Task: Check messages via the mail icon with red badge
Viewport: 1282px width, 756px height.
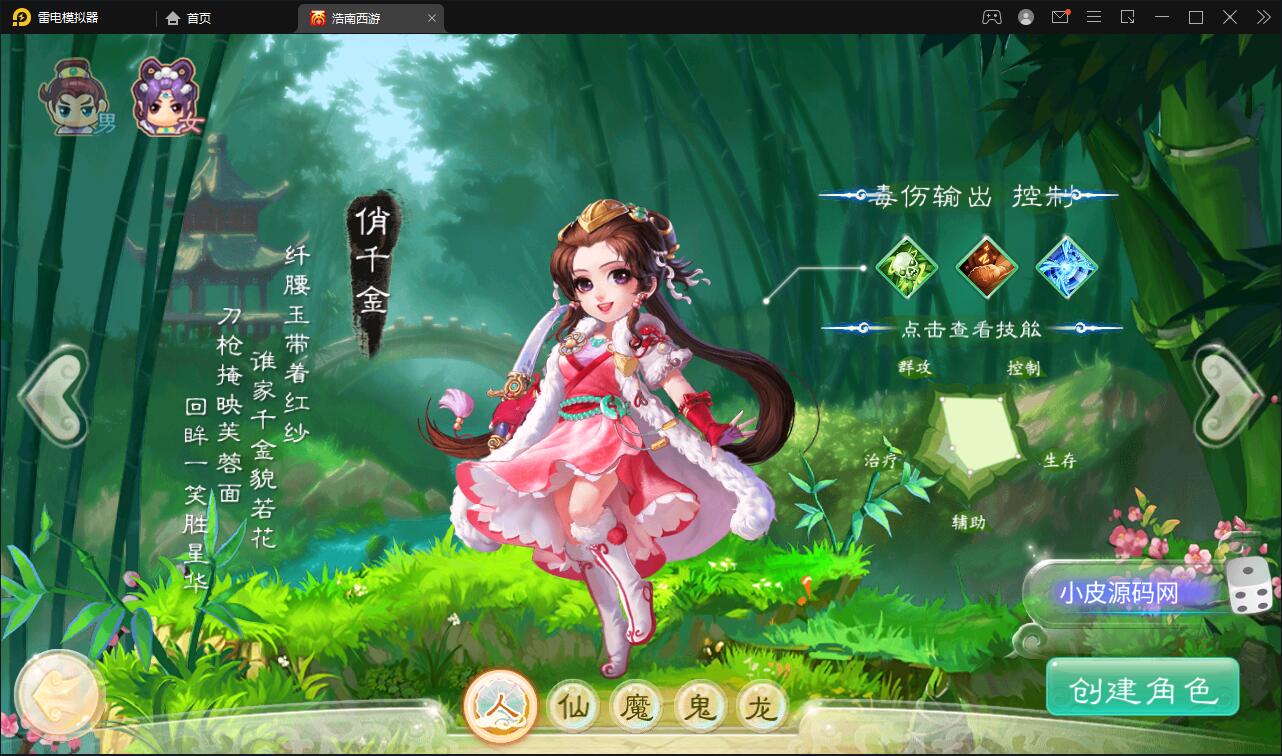Action: point(1060,17)
